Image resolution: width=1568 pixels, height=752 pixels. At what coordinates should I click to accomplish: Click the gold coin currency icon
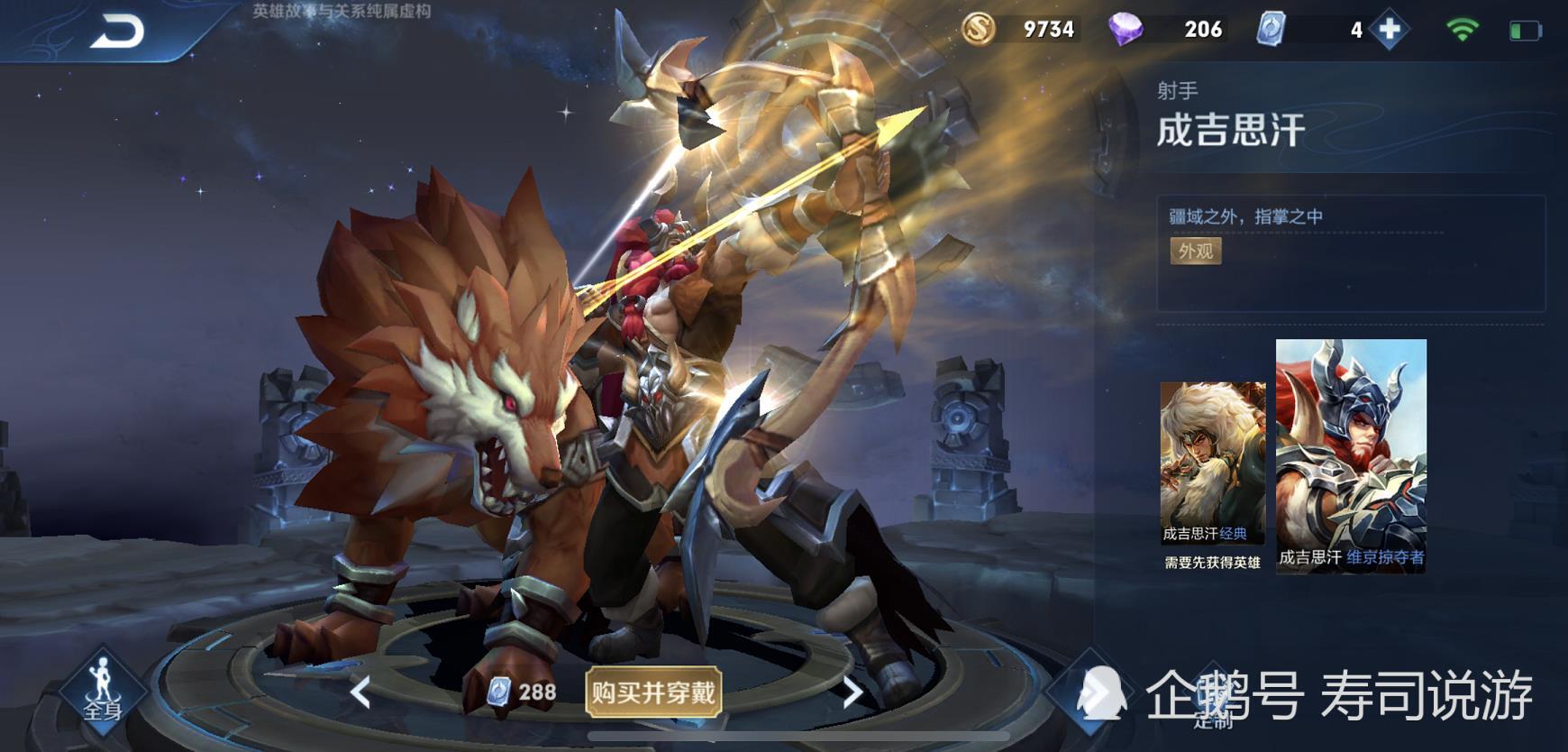click(978, 30)
